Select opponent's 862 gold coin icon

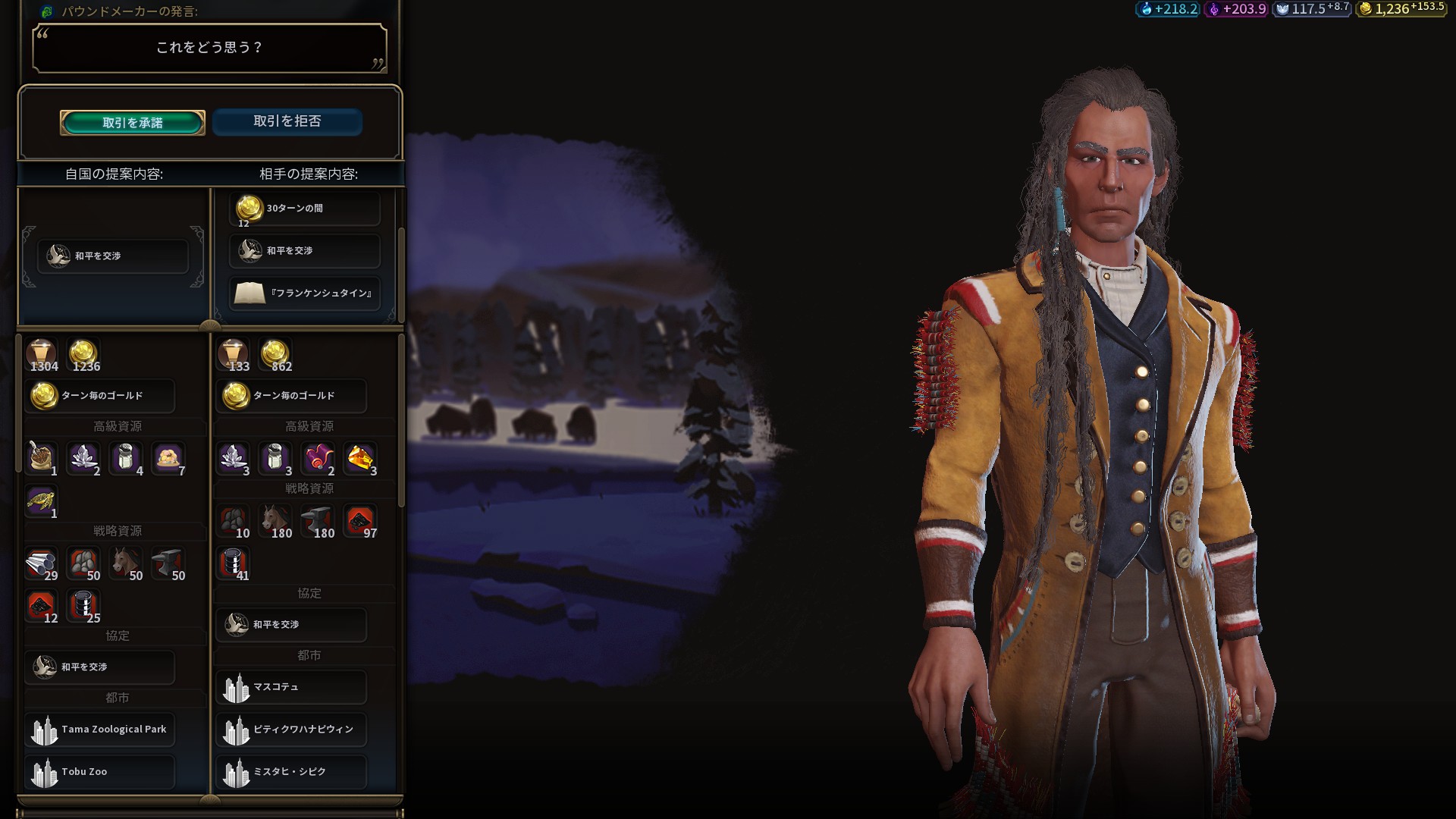pyautogui.click(x=275, y=355)
